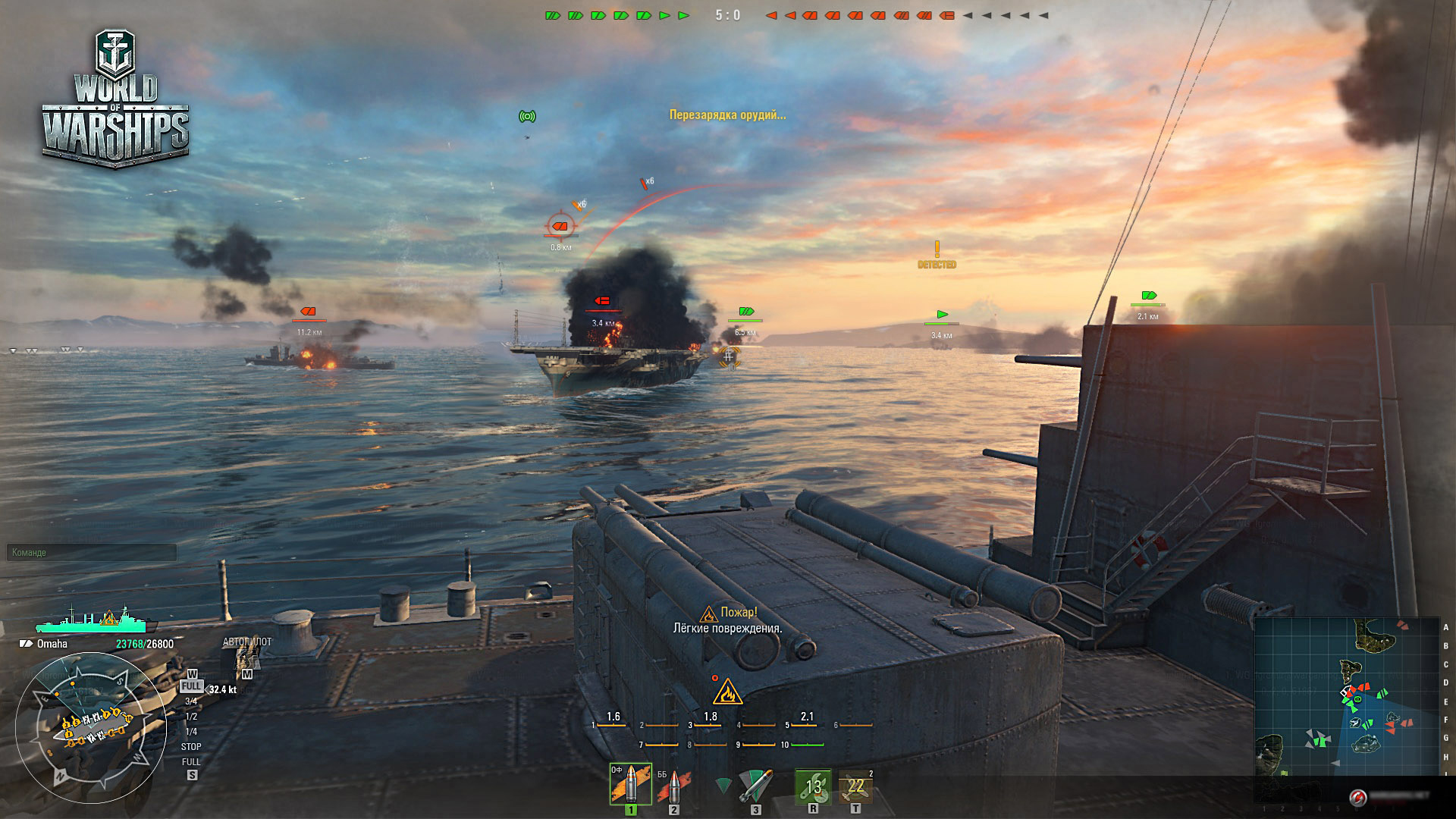Click the team chat input field
Image resolution: width=1456 pixels, height=819 pixels.
pyautogui.click(x=92, y=553)
